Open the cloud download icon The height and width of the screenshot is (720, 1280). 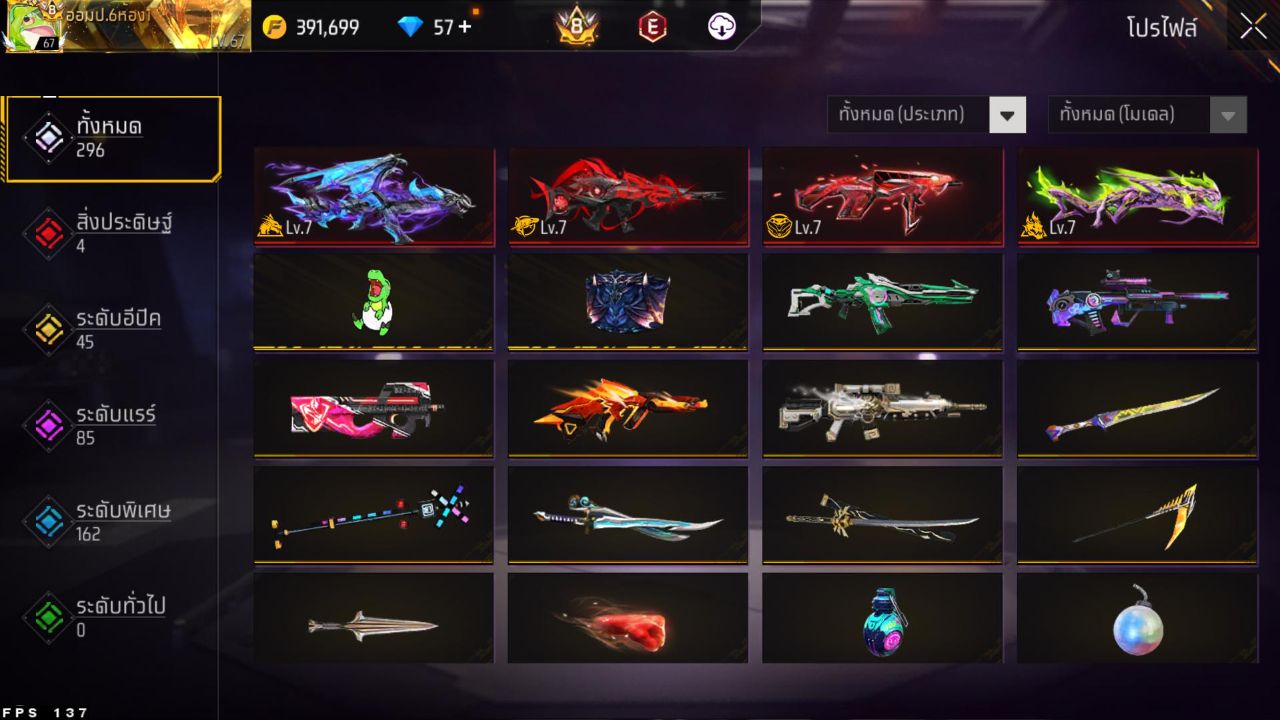click(719, 27)
